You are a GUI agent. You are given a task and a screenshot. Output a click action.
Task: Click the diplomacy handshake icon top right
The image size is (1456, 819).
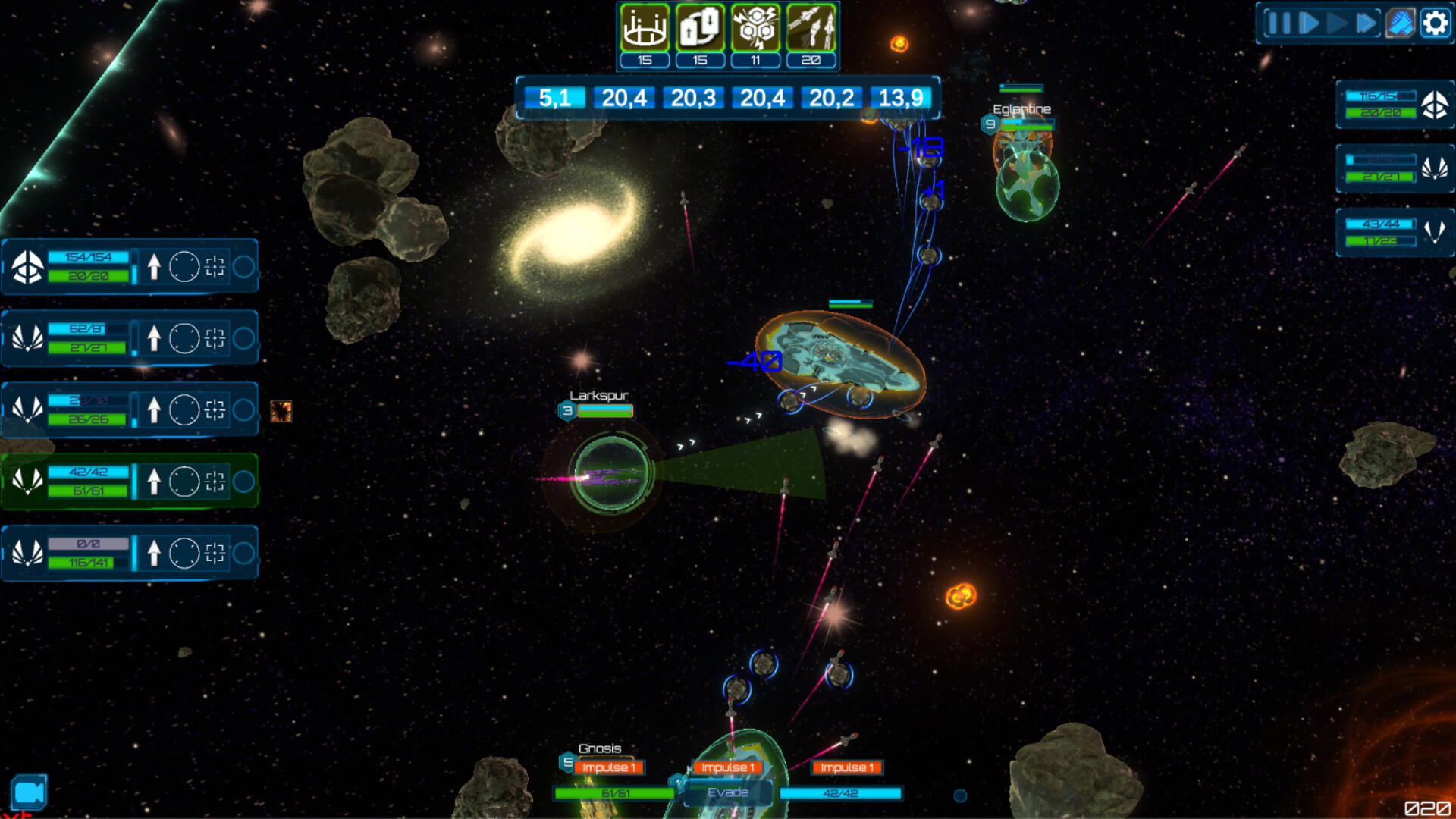1401,24
